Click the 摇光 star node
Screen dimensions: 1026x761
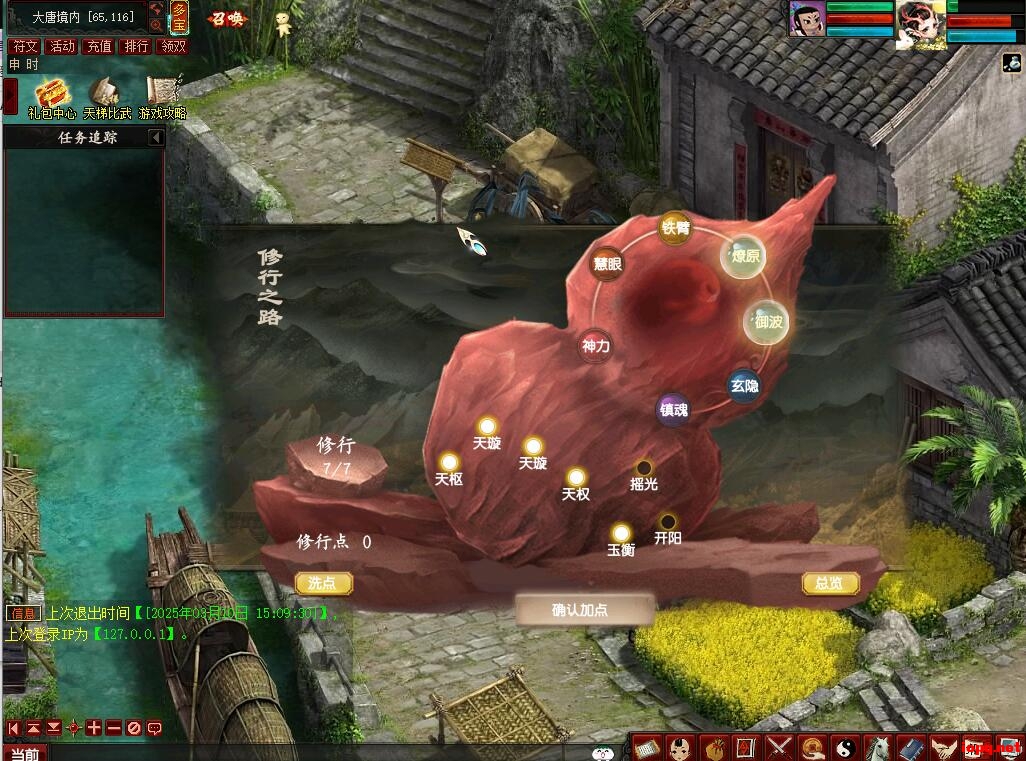coord(644,468)
